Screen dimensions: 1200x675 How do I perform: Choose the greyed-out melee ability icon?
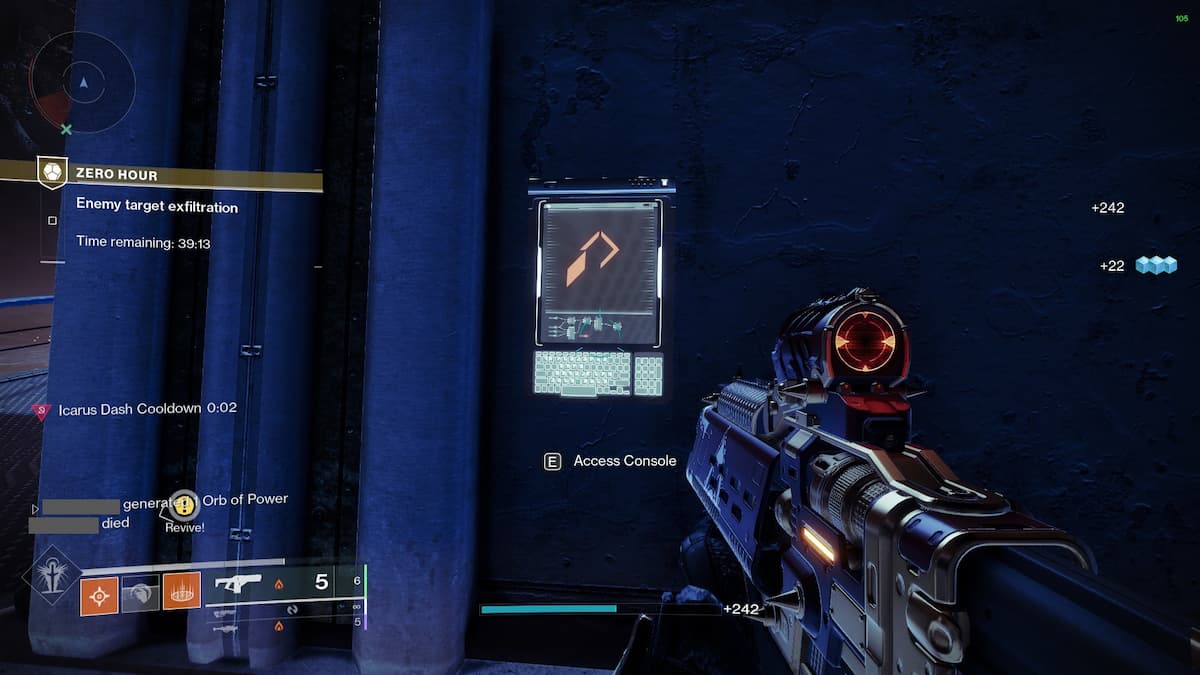click(x=140, y=591)
